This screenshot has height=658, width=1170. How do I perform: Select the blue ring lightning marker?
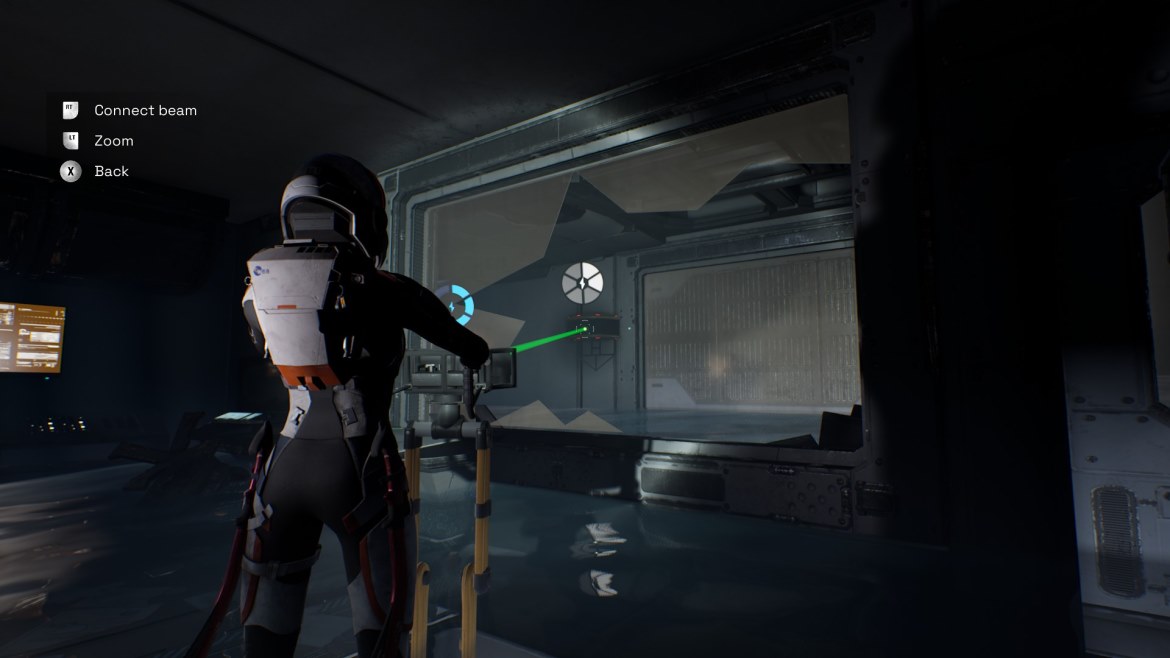(455, 304)
